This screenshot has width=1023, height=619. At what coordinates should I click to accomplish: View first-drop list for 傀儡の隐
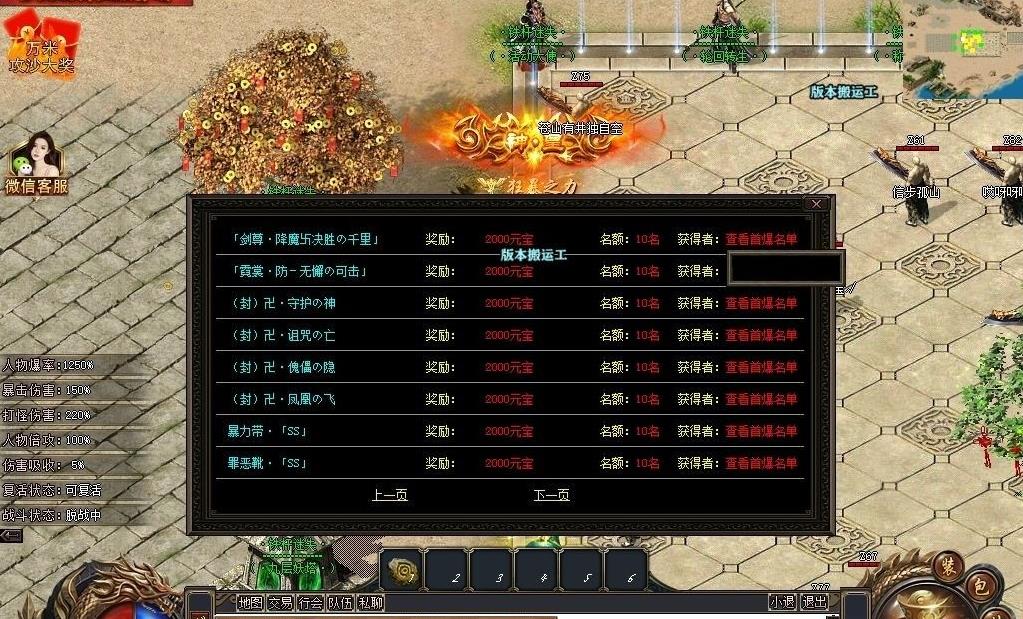(761, 367)
